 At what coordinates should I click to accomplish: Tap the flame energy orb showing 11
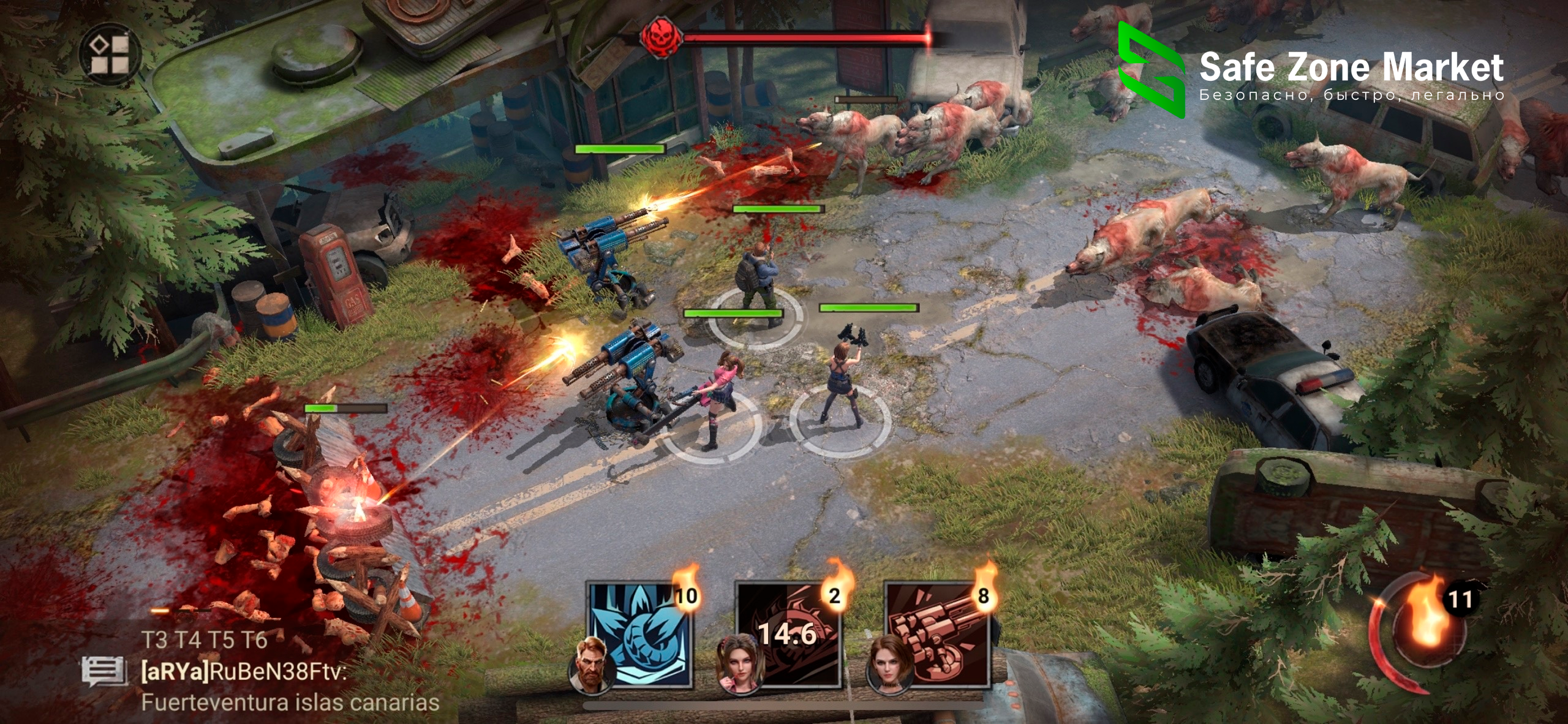coord(1425,632)
